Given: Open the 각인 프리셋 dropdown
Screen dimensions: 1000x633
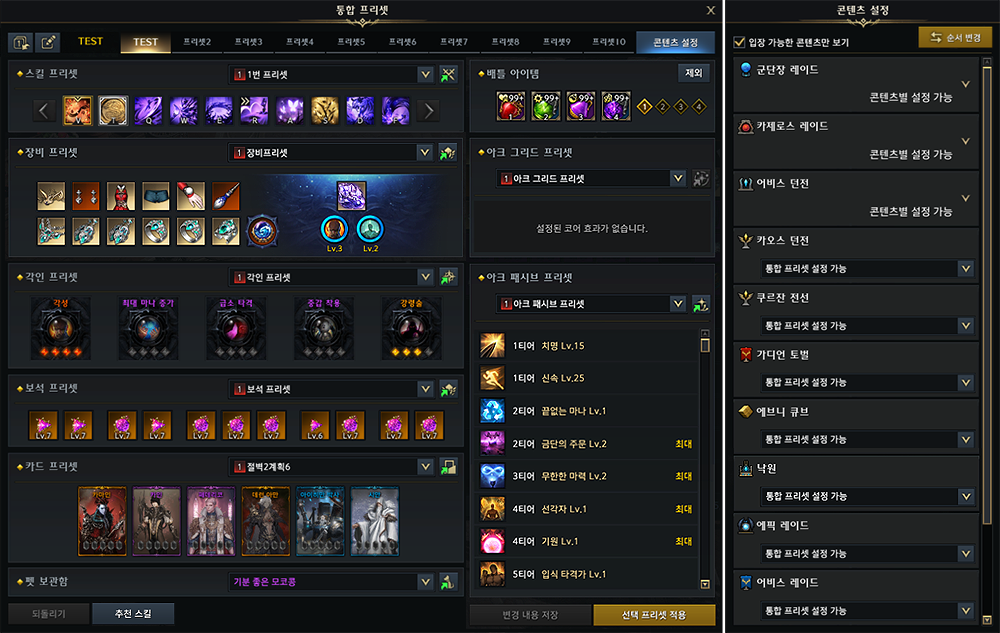Looking at the screenshot, I should pos(425,277).
